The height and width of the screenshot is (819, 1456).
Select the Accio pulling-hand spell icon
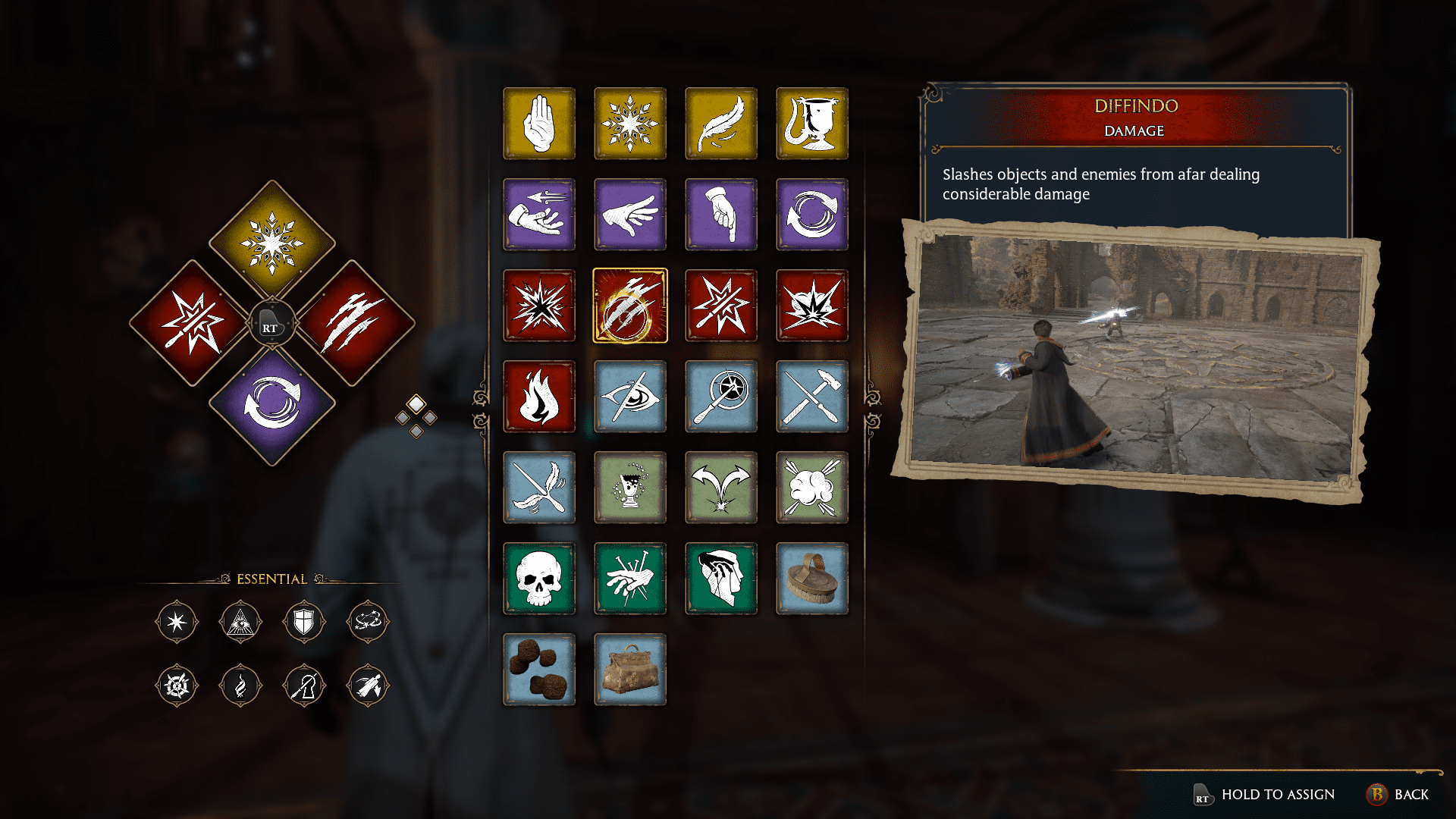539,215
